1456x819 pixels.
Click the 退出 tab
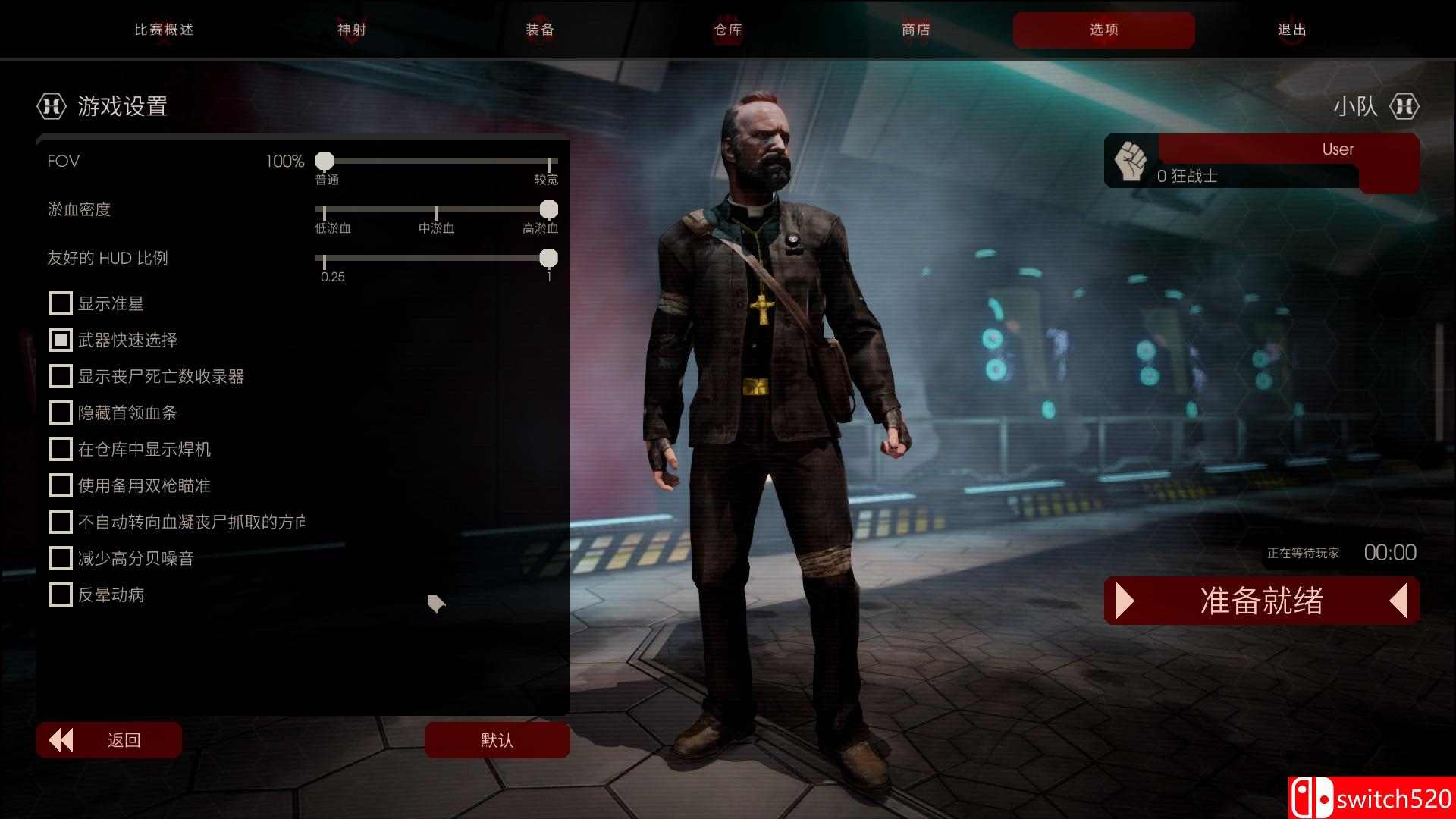[x=1291, y=30]
